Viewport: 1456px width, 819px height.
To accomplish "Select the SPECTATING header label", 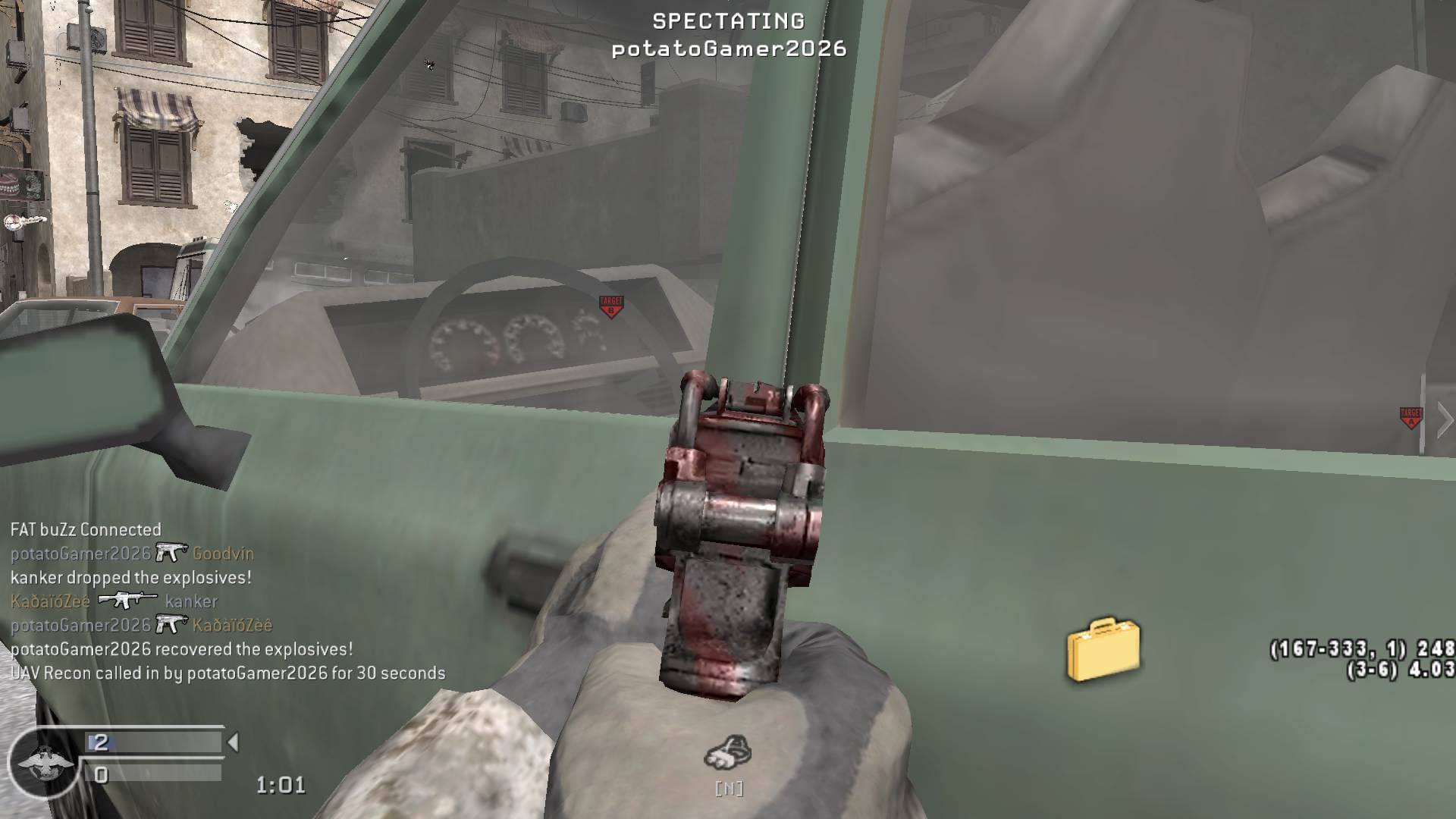I will 727,20.
